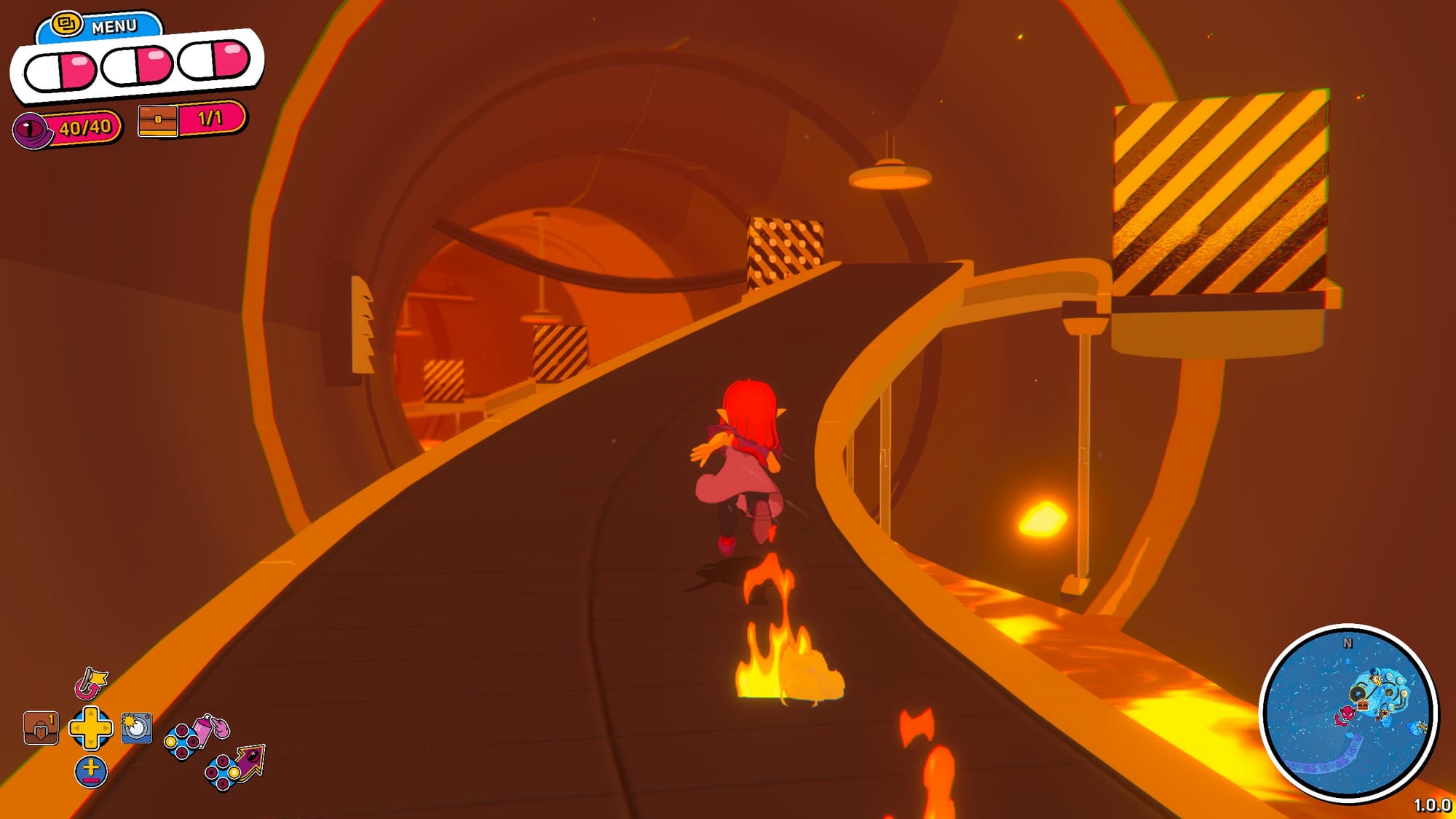The width and height of the screenshot is (1456, 819).
Task: Click the pink player marker on minimap
Action: [1347, 713]
